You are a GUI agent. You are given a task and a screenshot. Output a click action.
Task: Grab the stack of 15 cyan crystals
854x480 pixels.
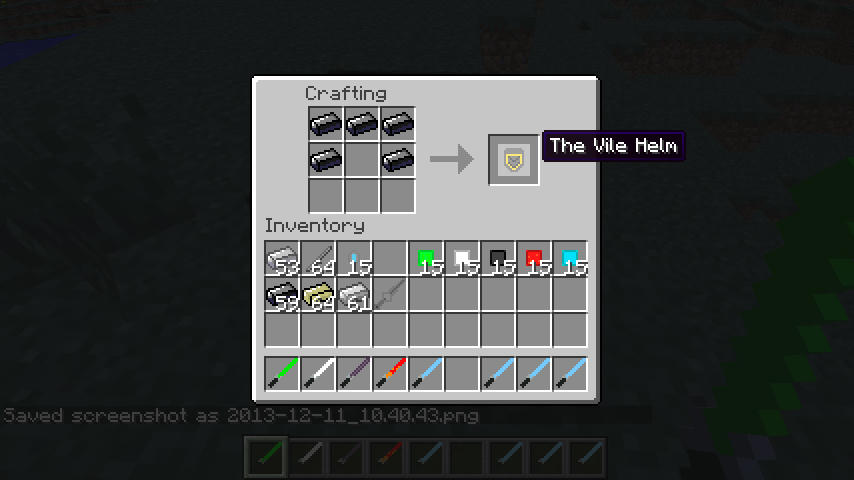(x=571, y=260)
